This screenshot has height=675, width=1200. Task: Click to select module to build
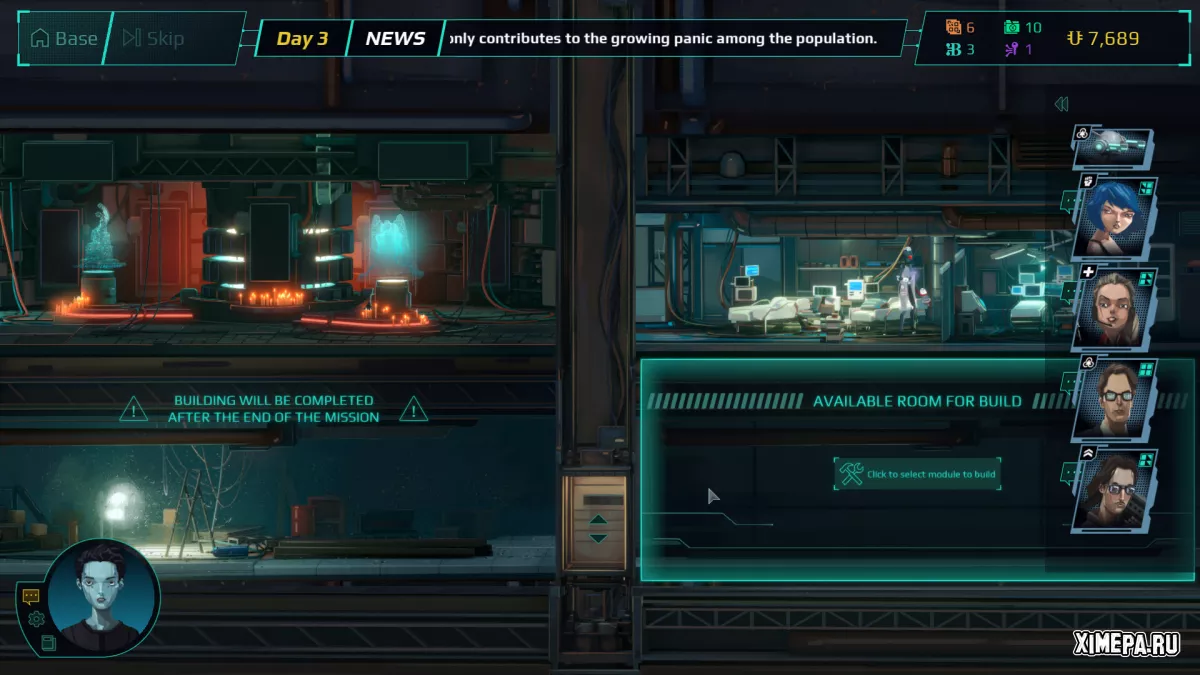(x=917, y=474)
